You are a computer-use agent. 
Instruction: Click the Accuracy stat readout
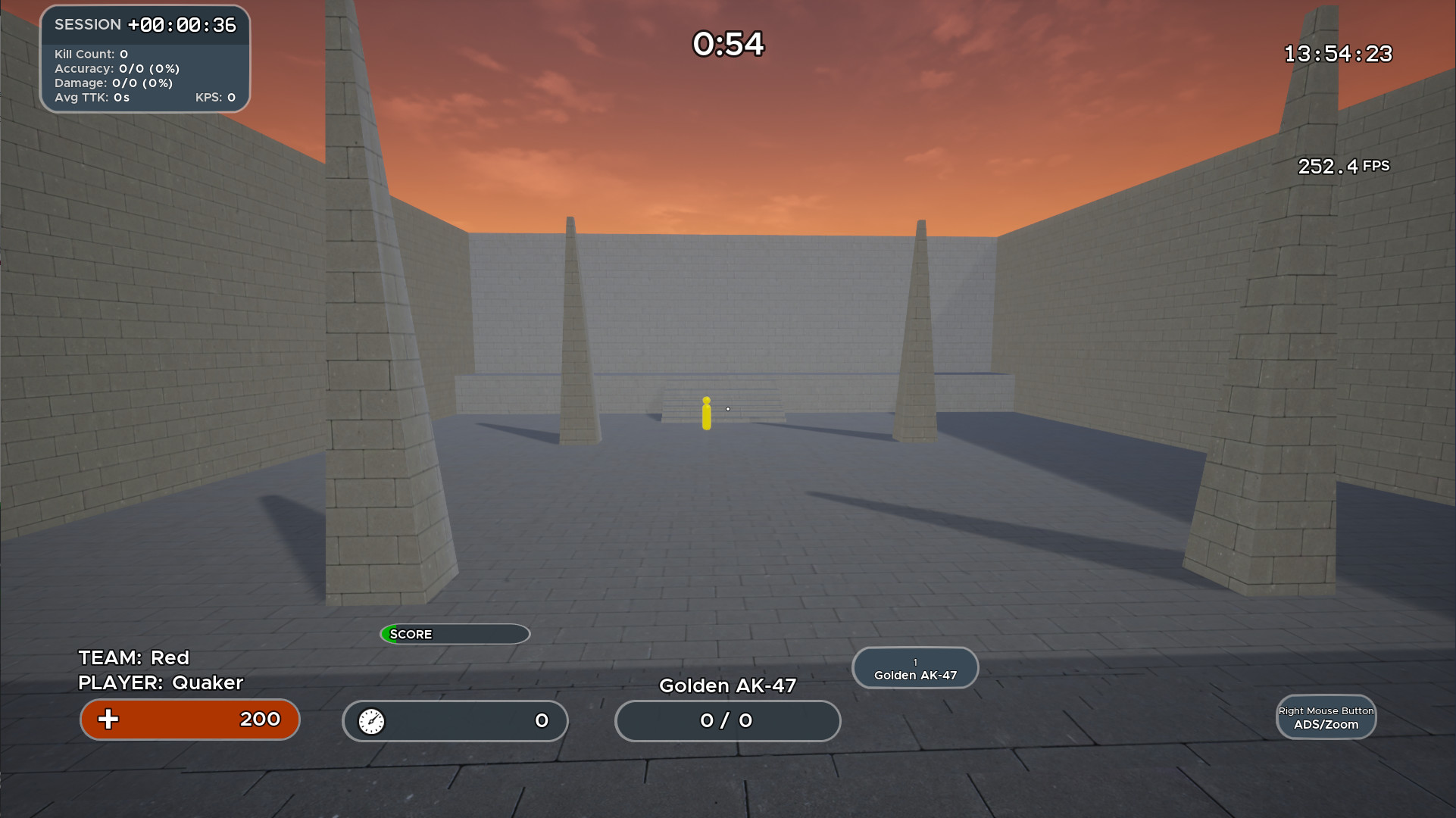[118, 68]
